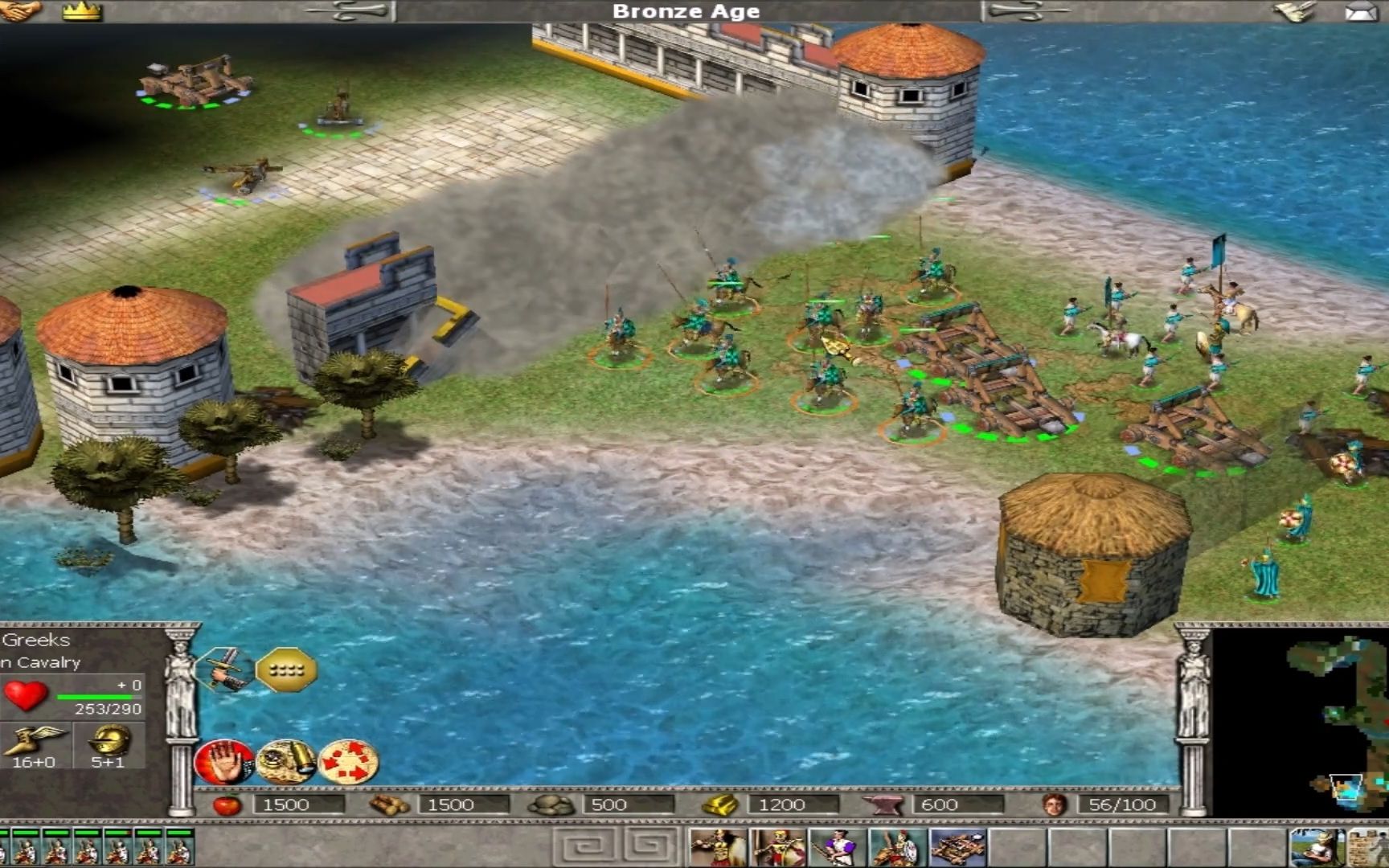The width and height of the screenshot is (1389, 868).
Task: Select the catapult siege unit group icon
Action: (x=957, y=848)
